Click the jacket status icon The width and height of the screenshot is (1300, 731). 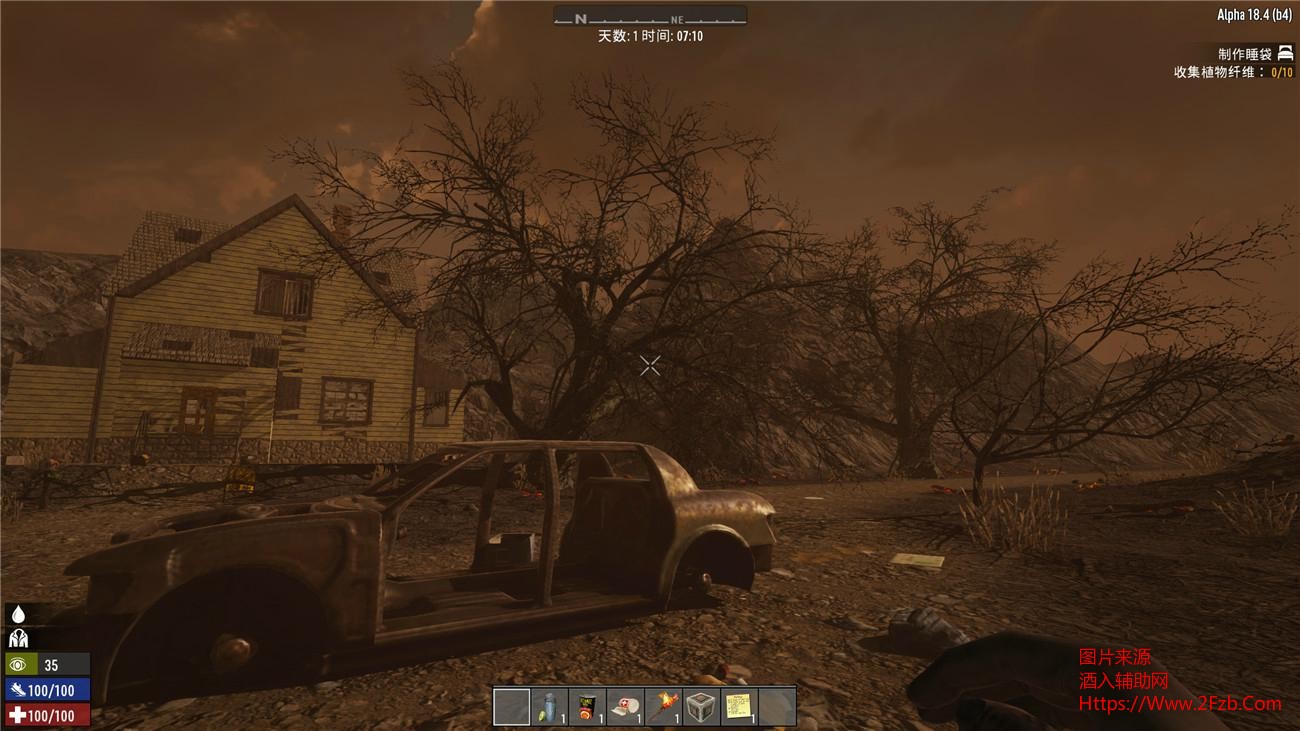coord(18,639)
